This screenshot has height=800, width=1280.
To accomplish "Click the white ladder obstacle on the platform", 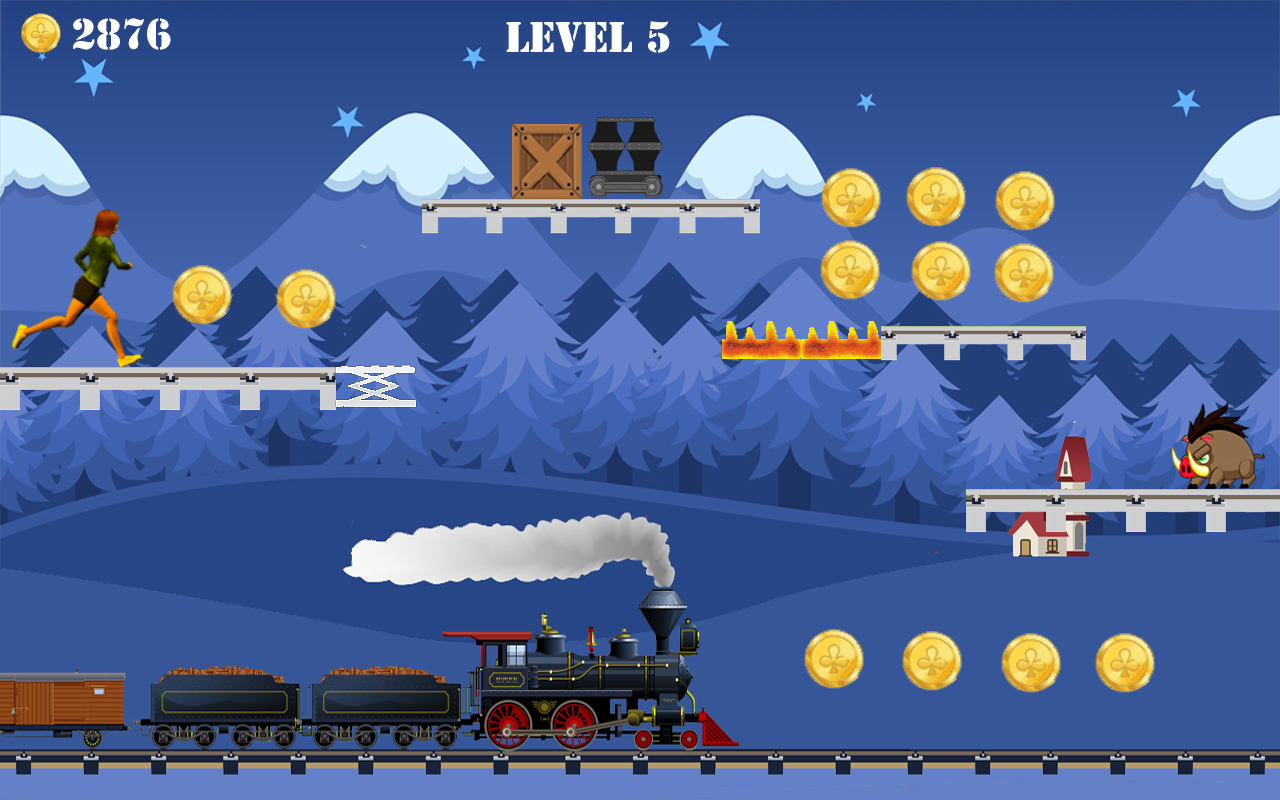I will click(375, 383).
